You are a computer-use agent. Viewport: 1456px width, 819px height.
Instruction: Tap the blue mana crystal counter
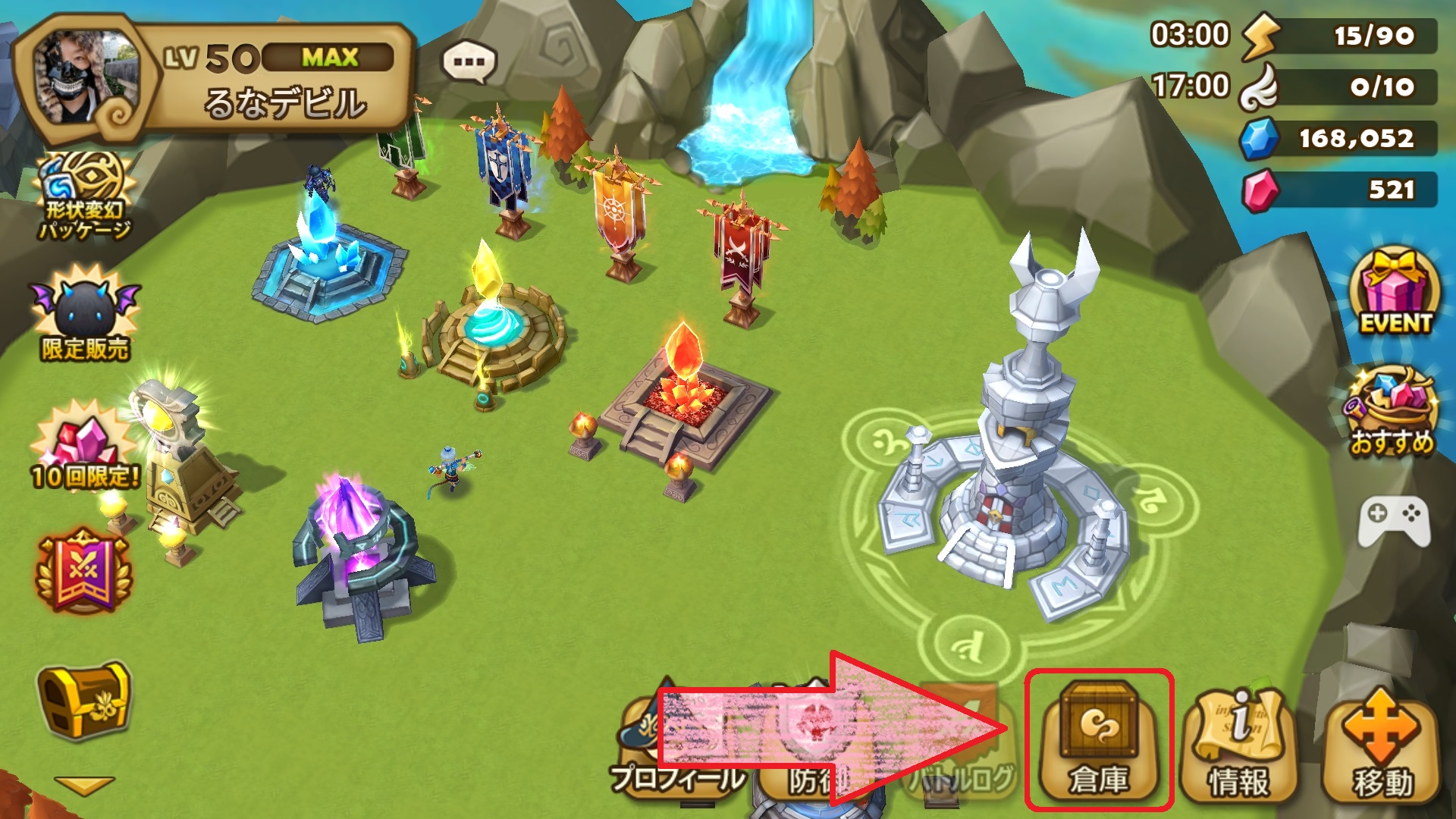pyautogui.click(x=1340, y=138)
